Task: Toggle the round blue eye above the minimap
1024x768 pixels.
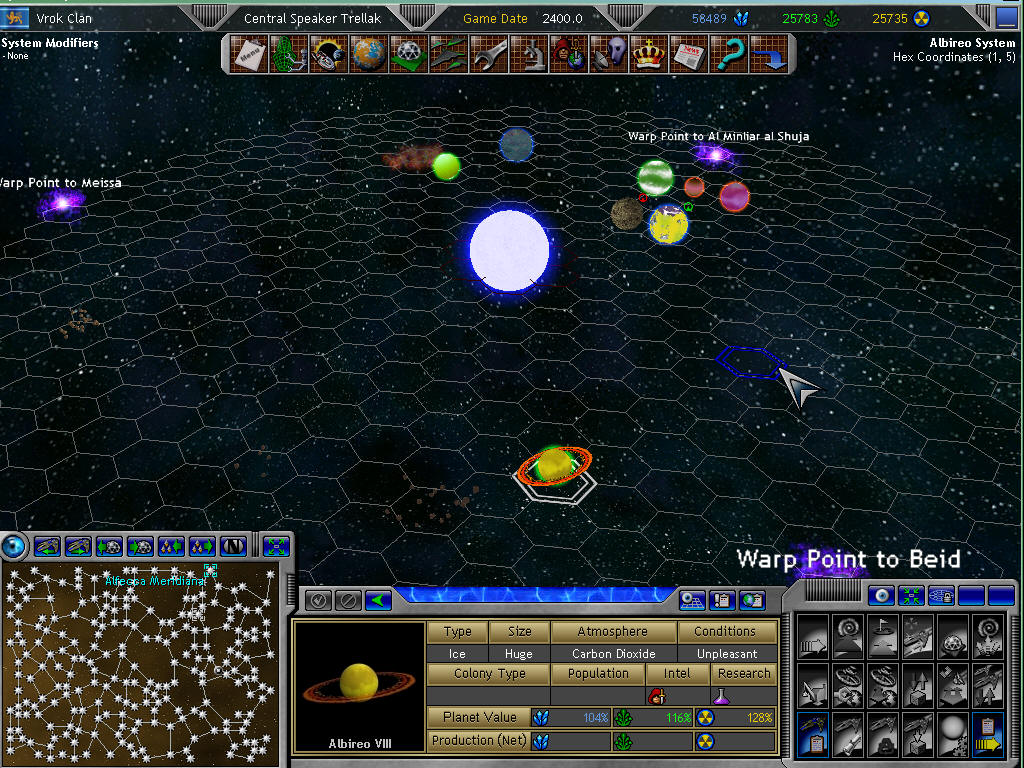Action: pos(15,546)
